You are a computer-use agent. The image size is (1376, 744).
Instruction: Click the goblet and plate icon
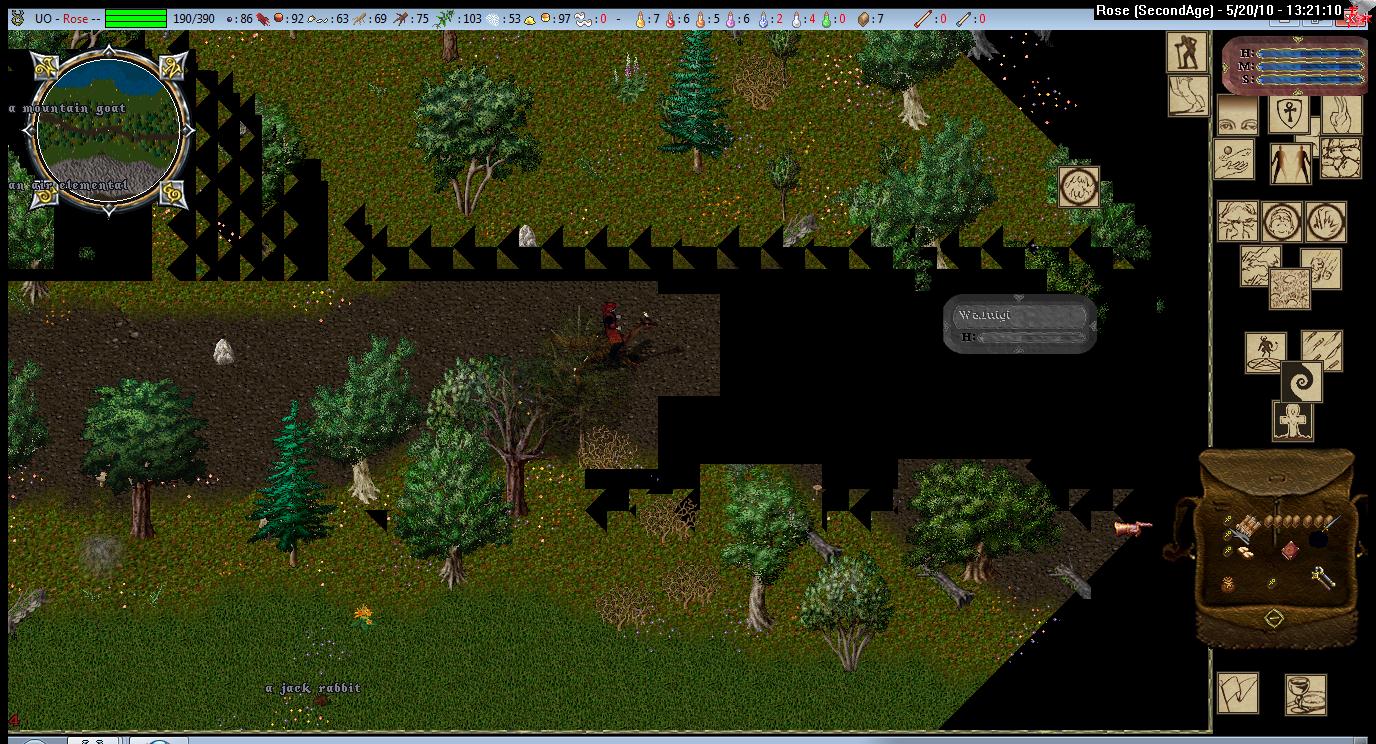click(1305, 695)
